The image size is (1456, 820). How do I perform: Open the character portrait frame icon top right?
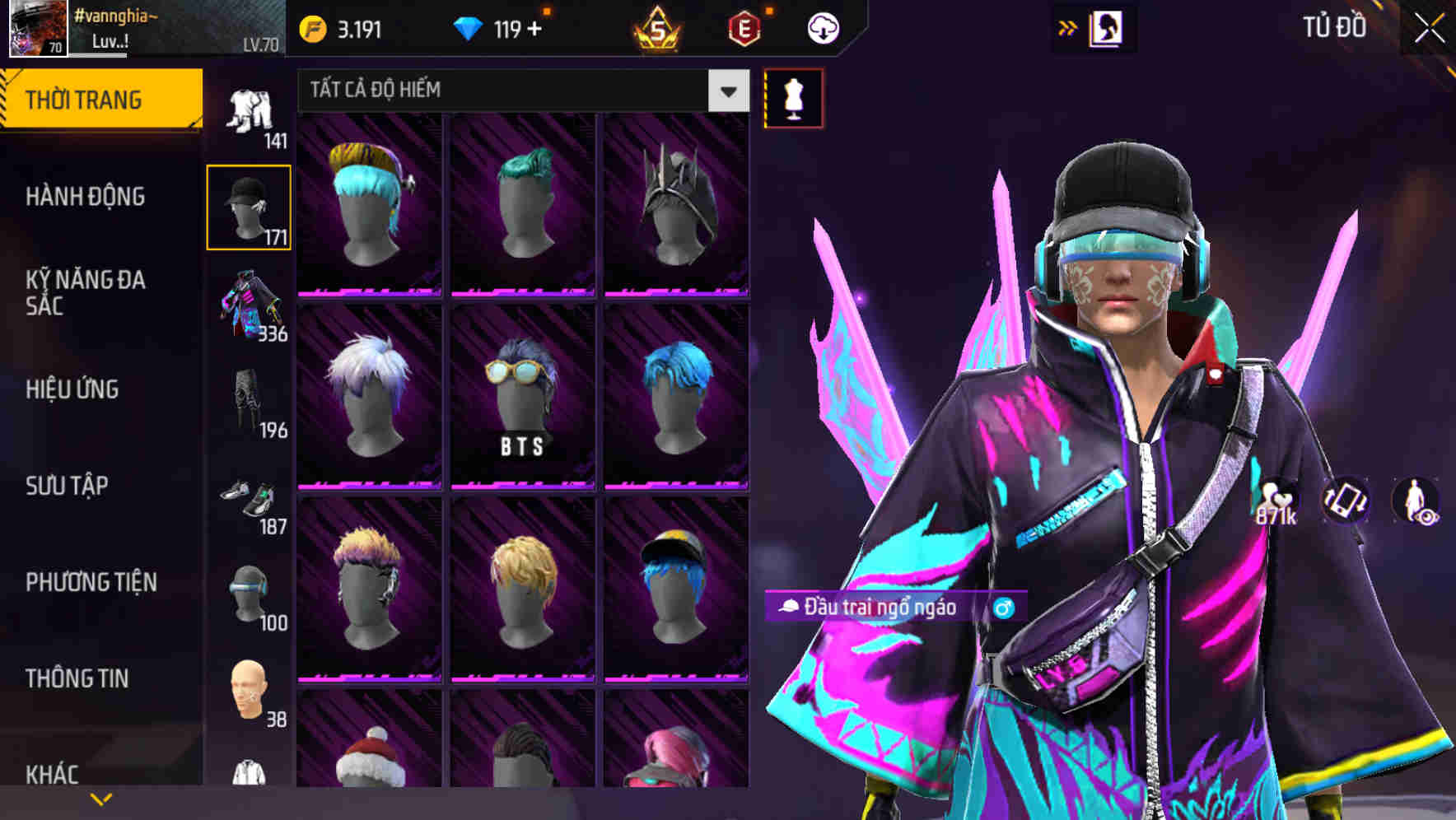1108,27
